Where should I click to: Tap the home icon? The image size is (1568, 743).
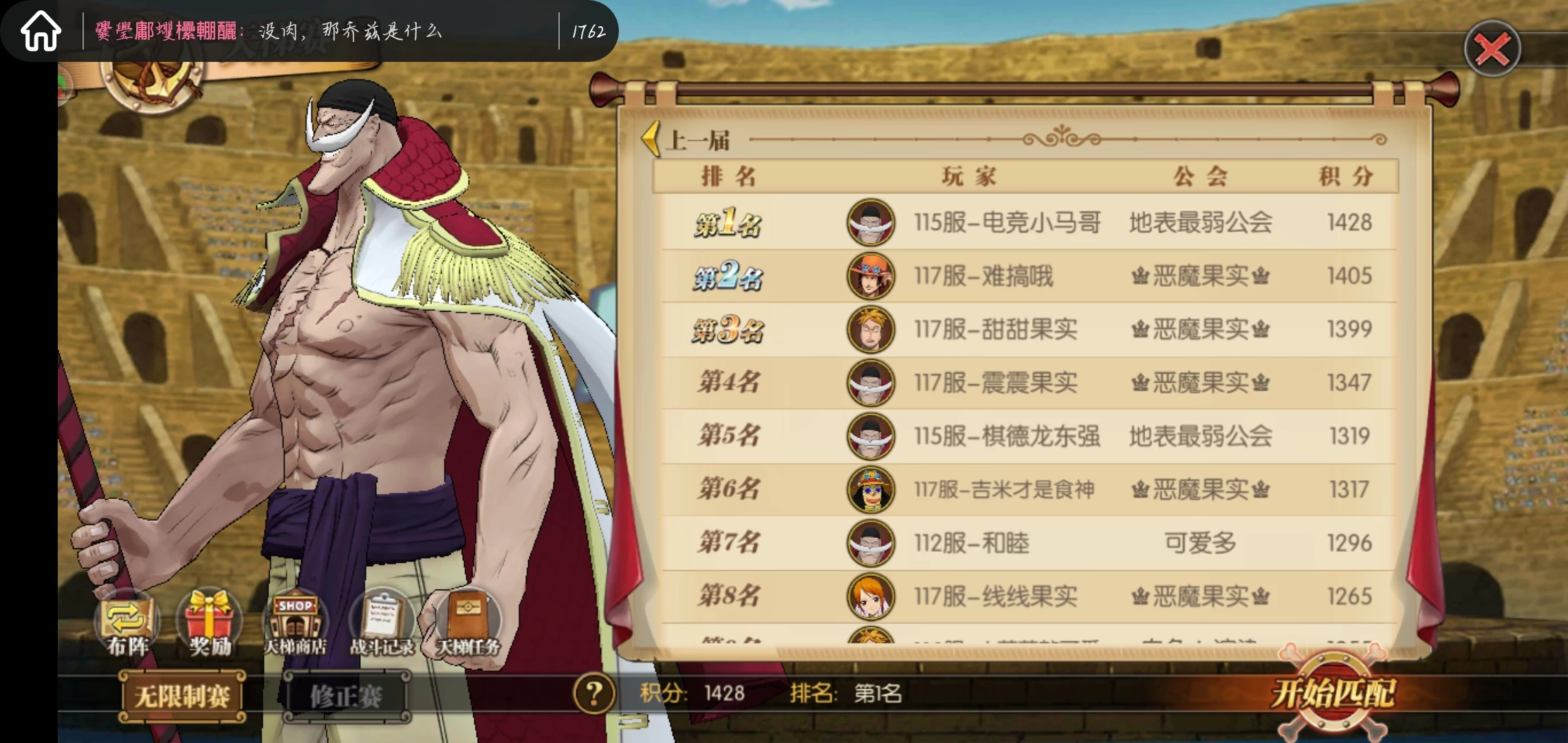point(41,32)
